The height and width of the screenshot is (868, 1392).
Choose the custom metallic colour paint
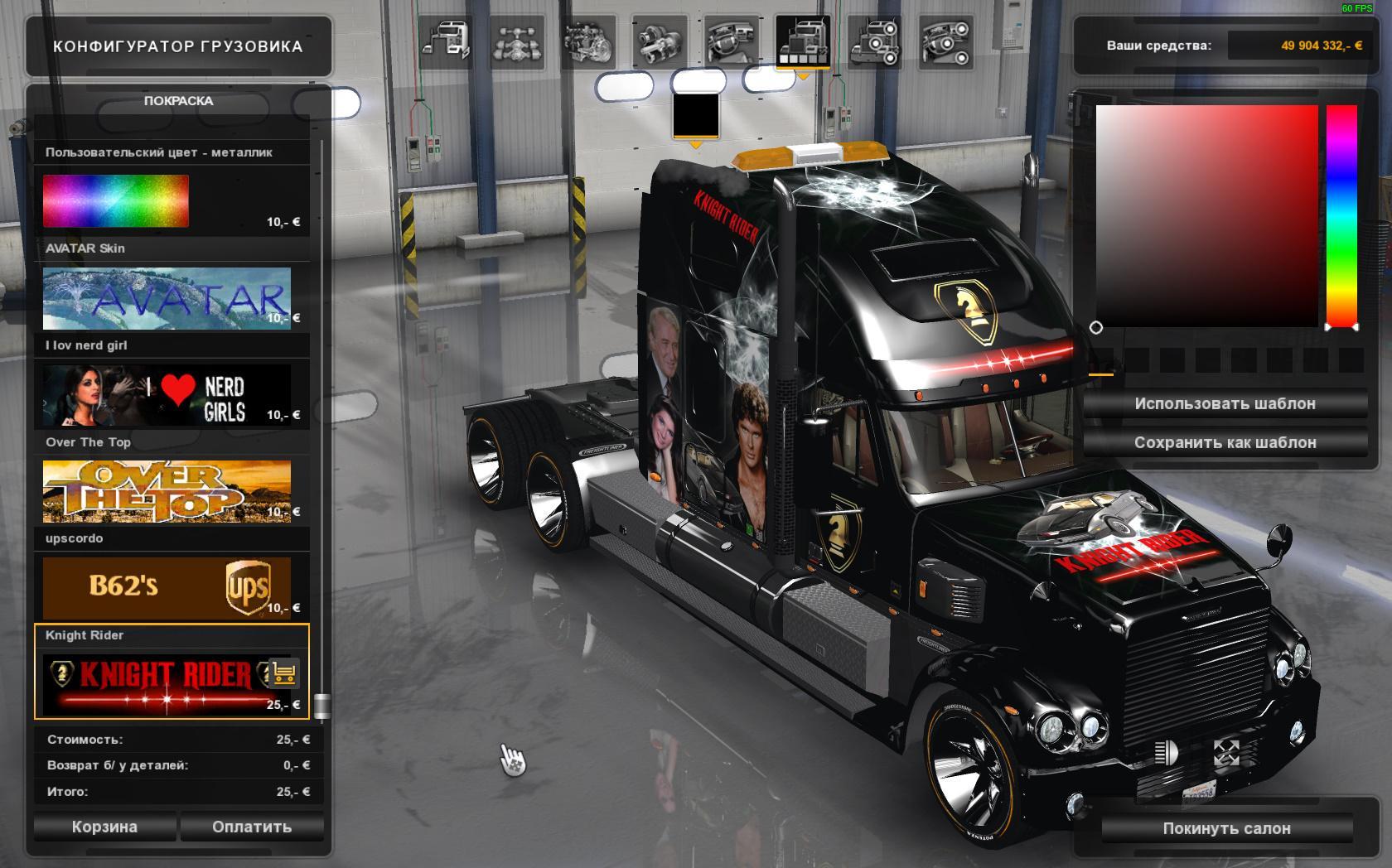point(116,200)
